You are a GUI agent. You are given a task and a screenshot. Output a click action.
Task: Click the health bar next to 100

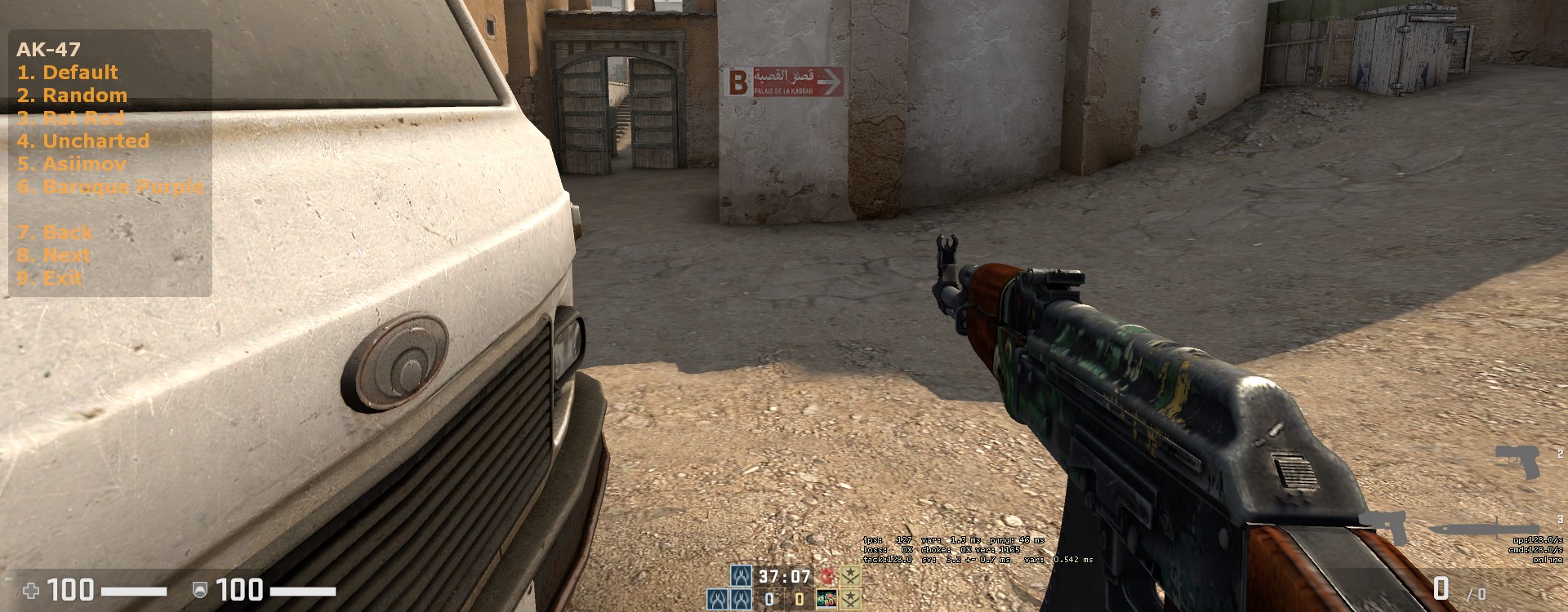(x=135, y=592)
